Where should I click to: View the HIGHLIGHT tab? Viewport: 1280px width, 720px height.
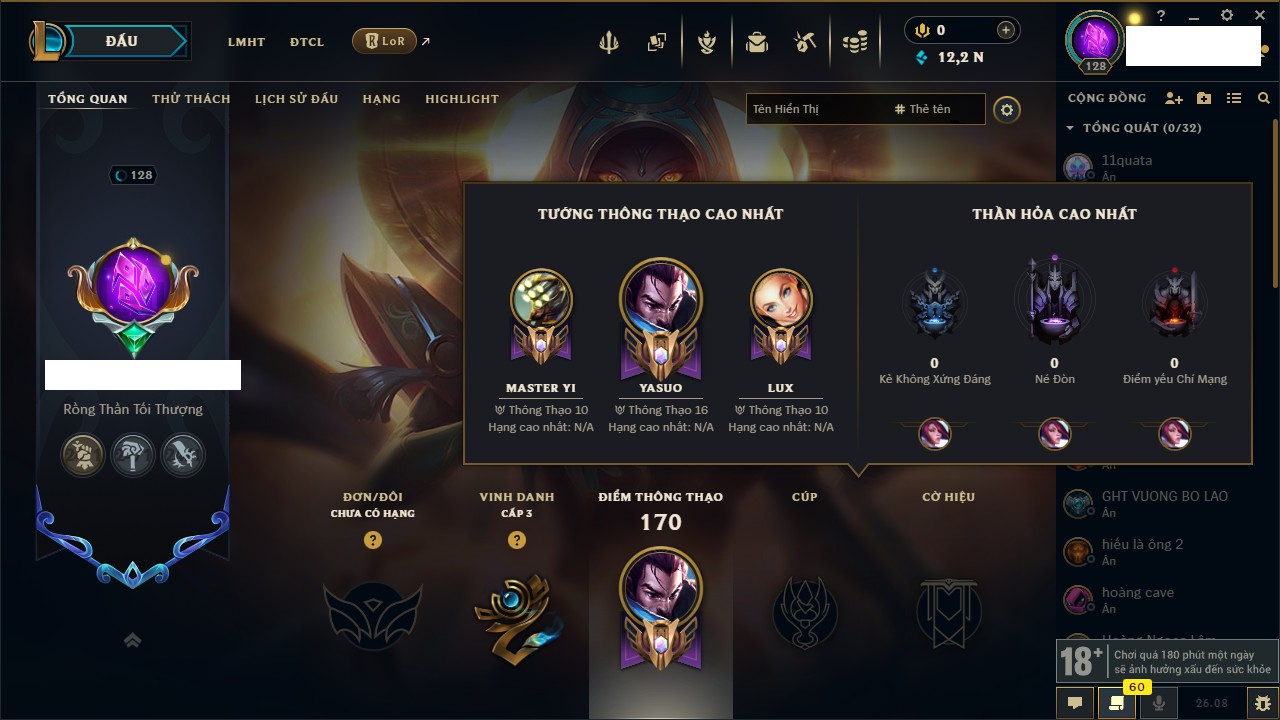click(461, 99)
